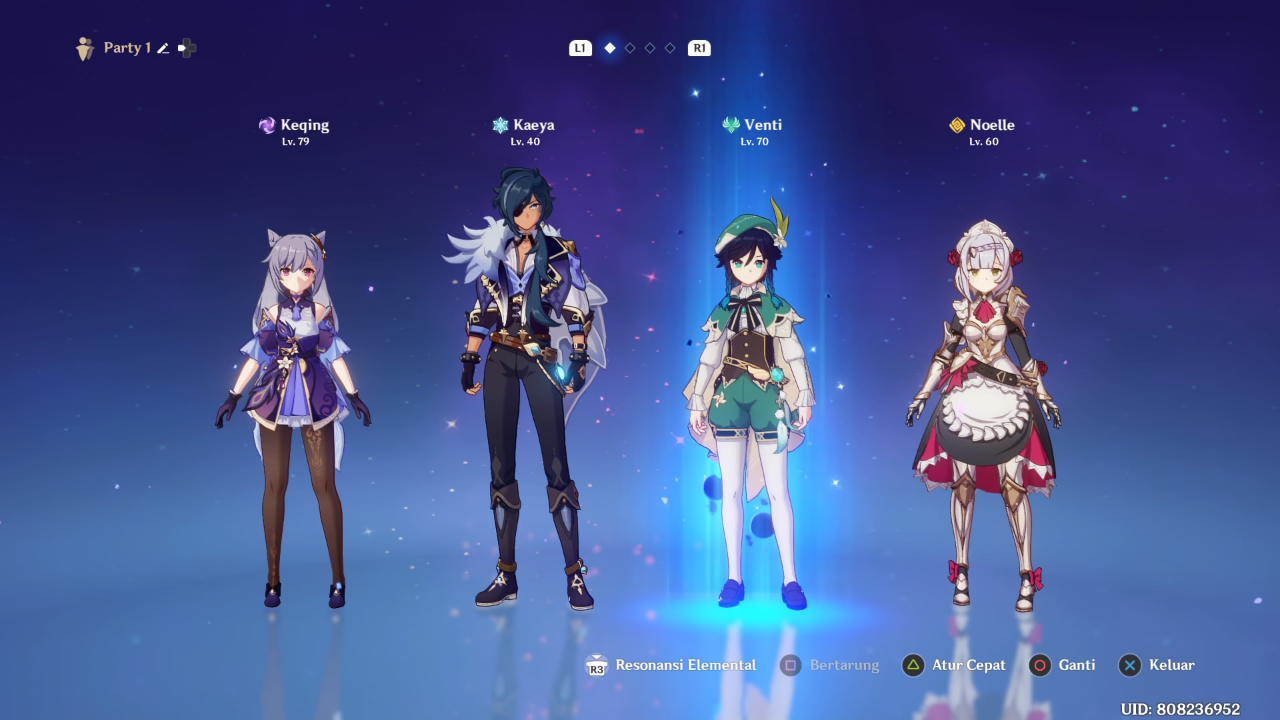Click the filled party page diamond

[x=610, y=48]
